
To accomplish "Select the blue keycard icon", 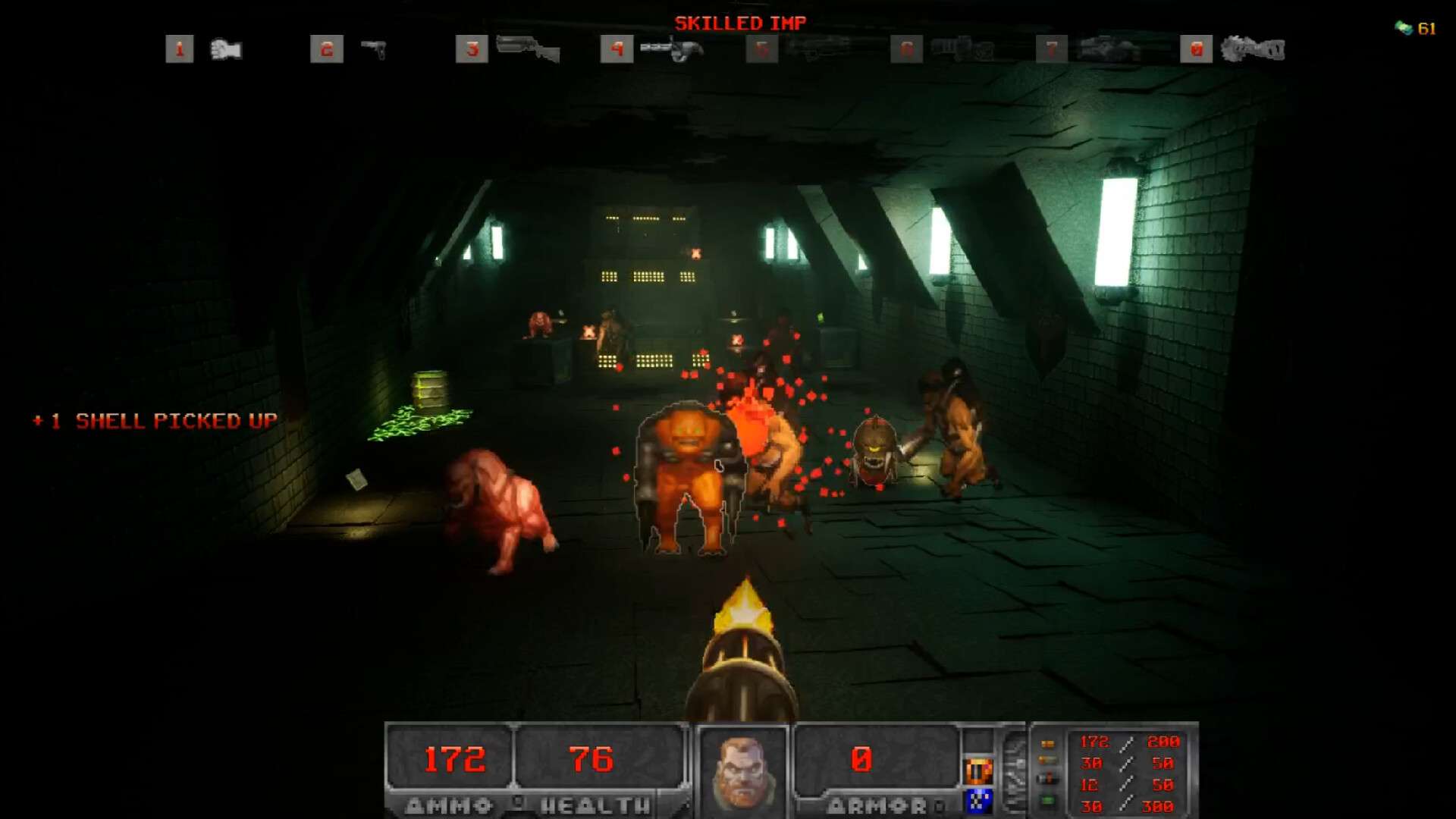I will coord(978,800).
